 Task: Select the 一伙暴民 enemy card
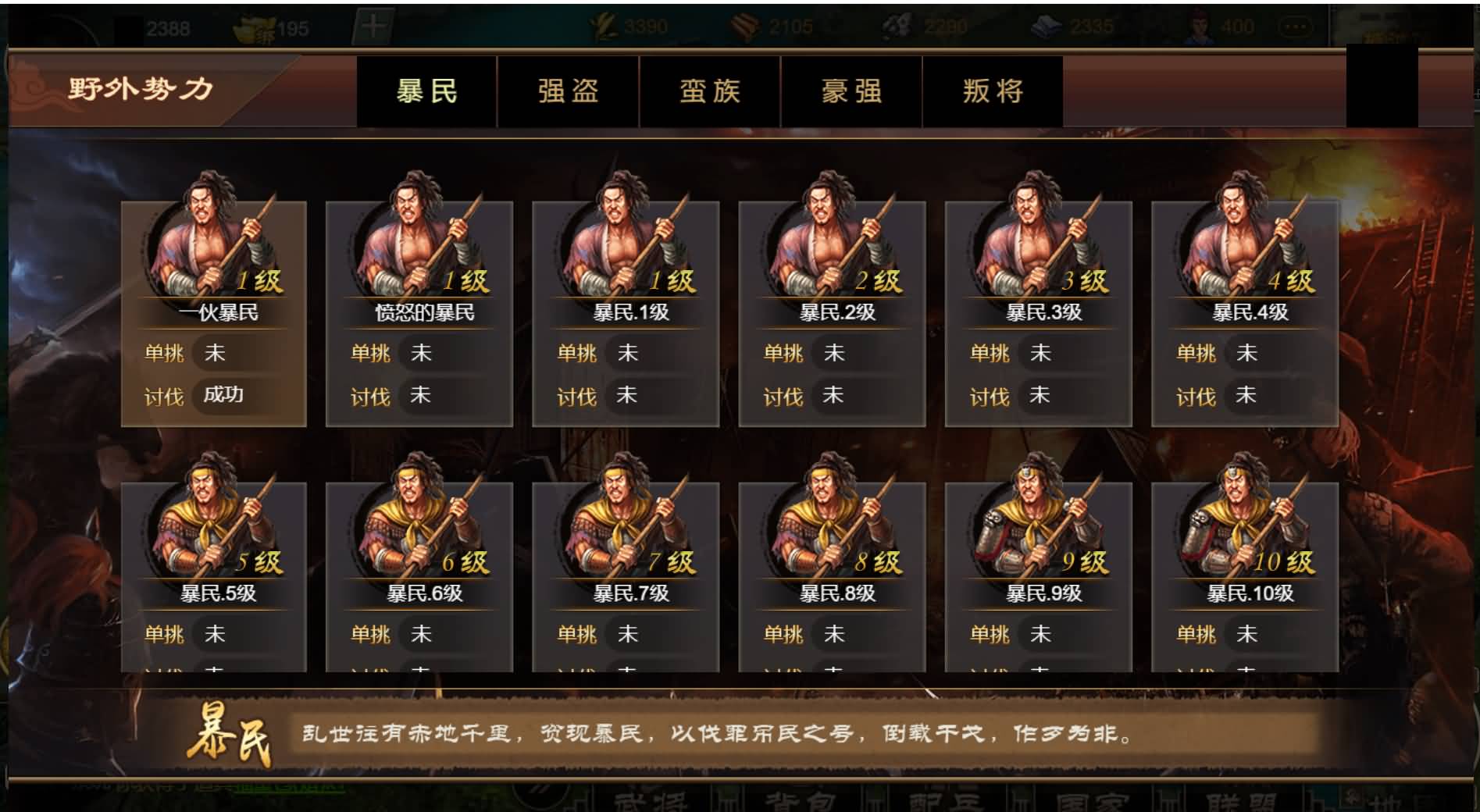point(213,312)
